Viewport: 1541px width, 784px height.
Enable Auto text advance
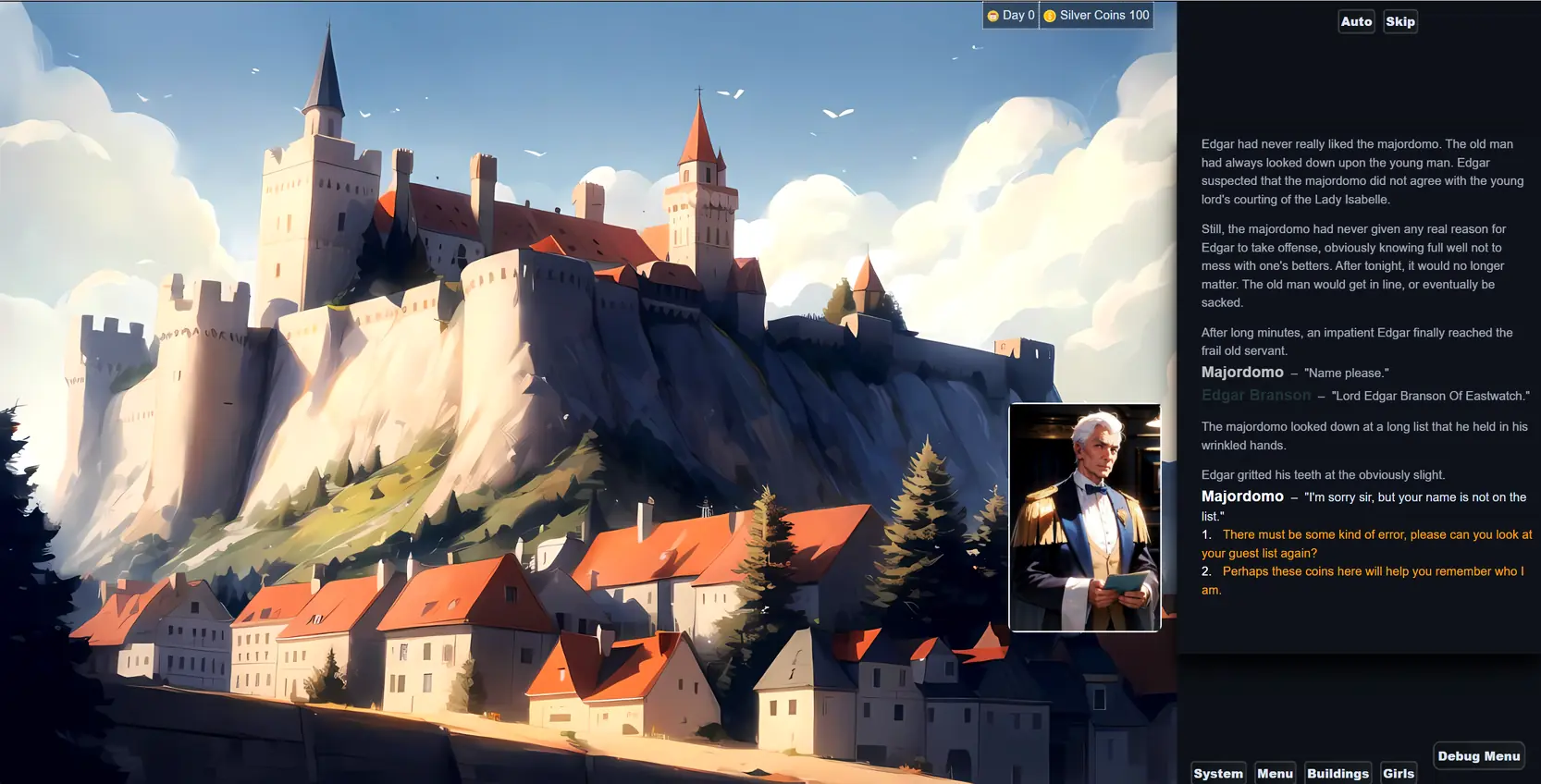pos(1356,21)
